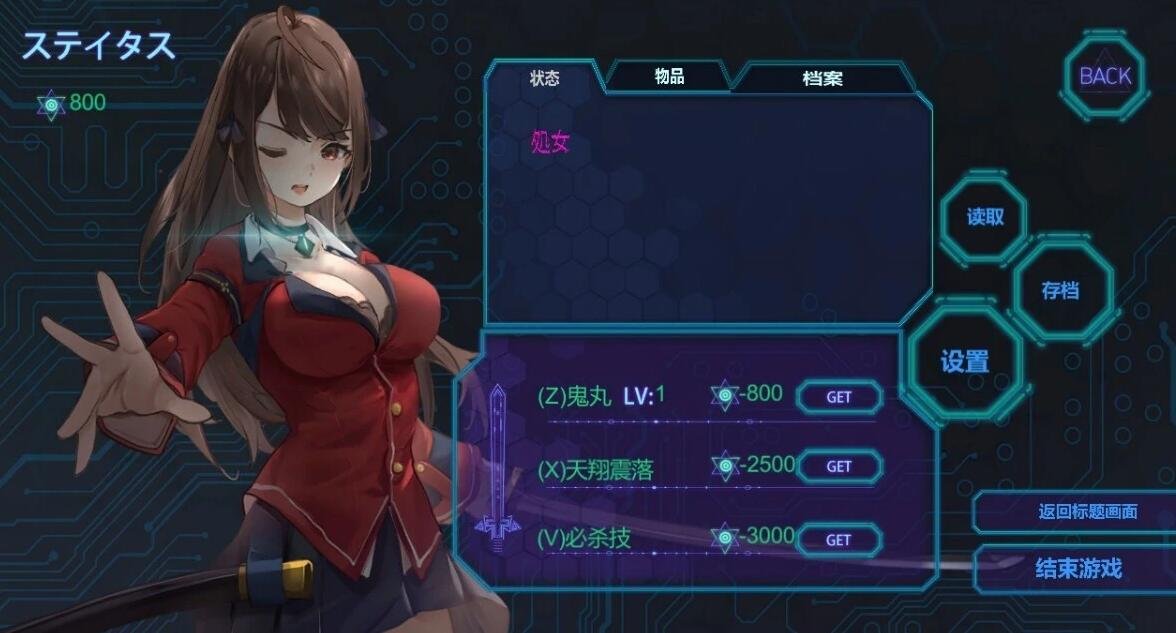Click GET for 鬼丸 skill
The height and width of the screenshot is (633, 1176).
coord(839,397)
